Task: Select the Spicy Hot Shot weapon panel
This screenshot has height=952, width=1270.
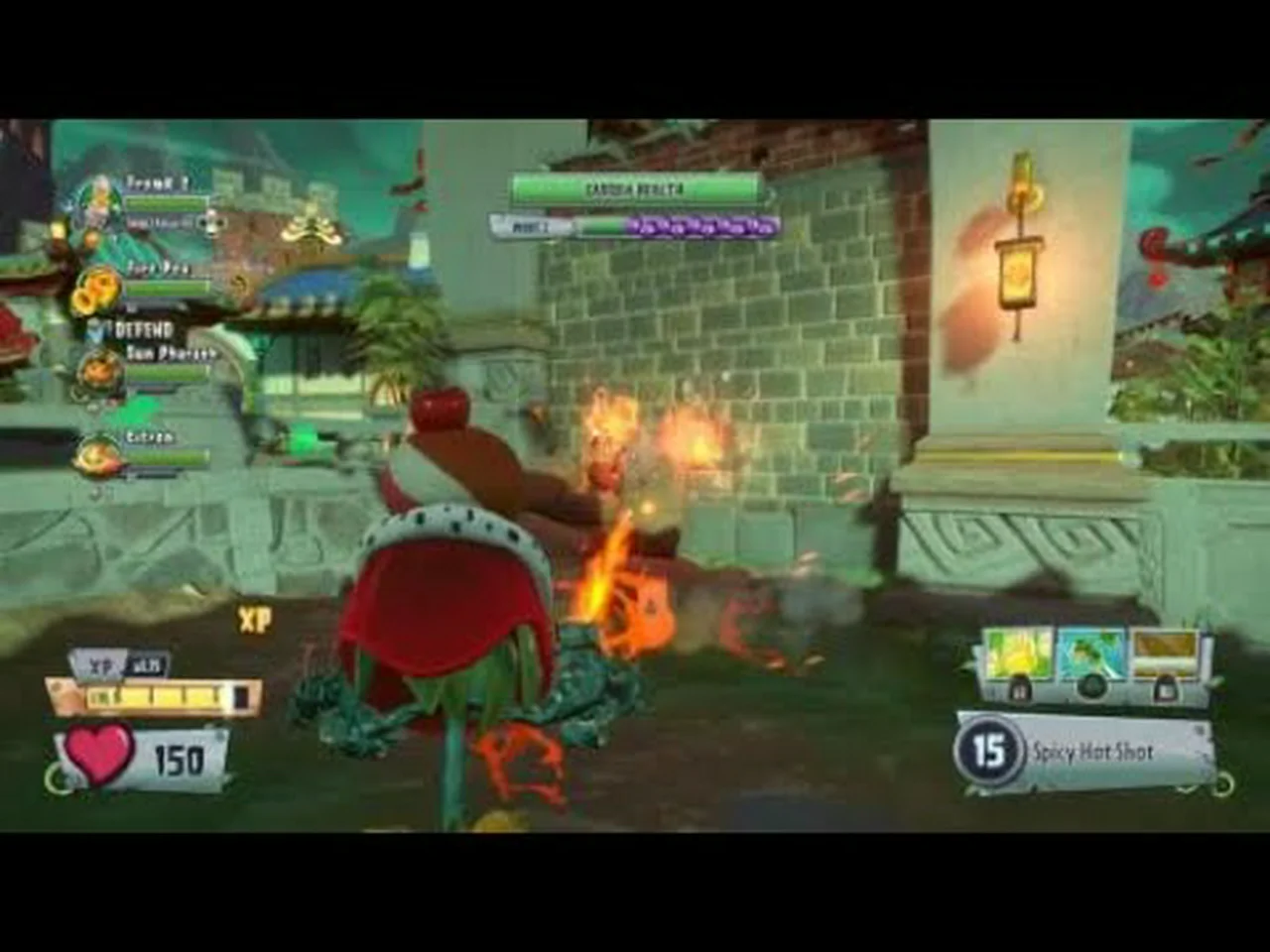Action: [x=1086, y=753]
